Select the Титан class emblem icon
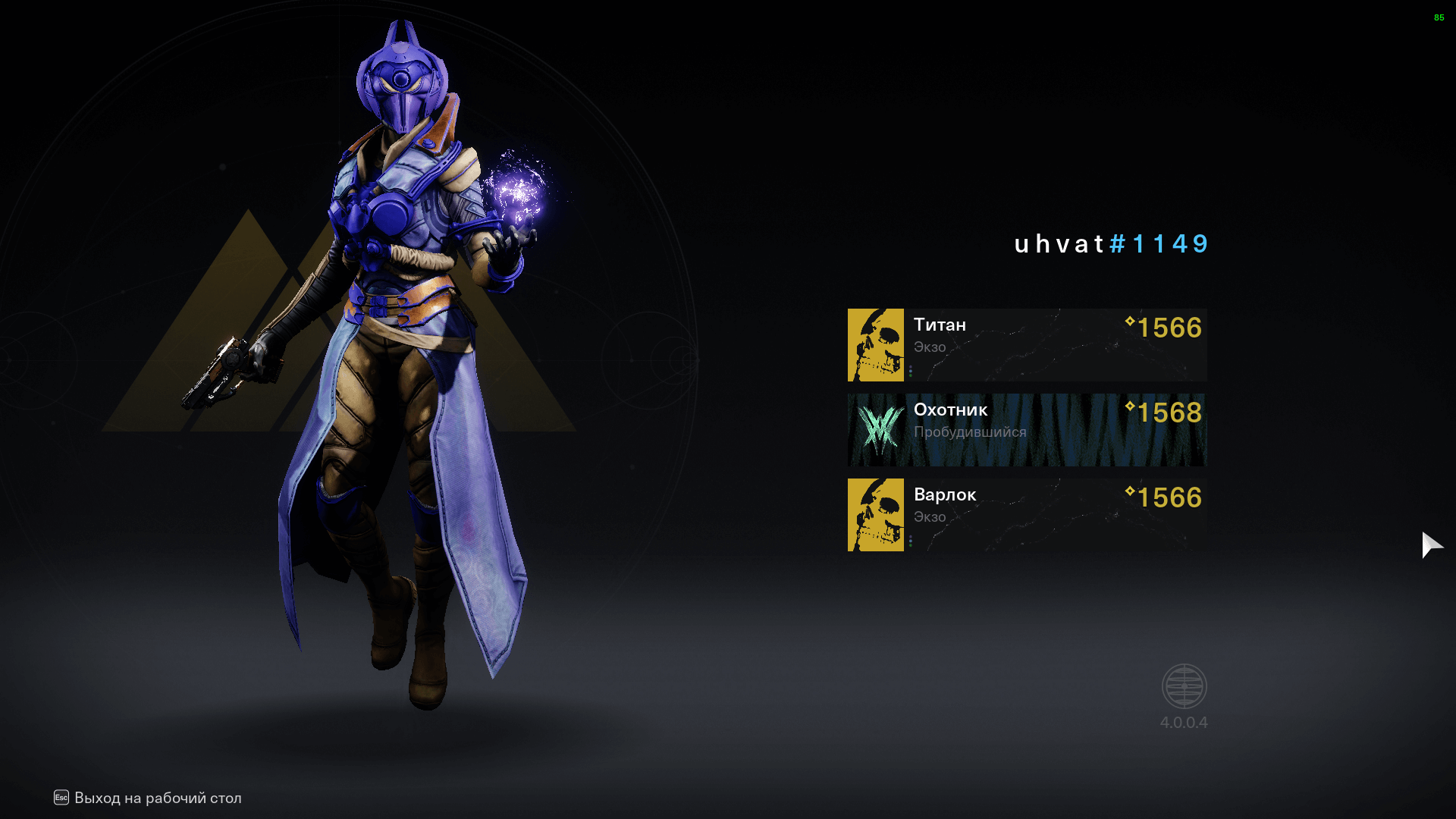The width and height of the screenshot is (1456, 819). tap(875, 345)
